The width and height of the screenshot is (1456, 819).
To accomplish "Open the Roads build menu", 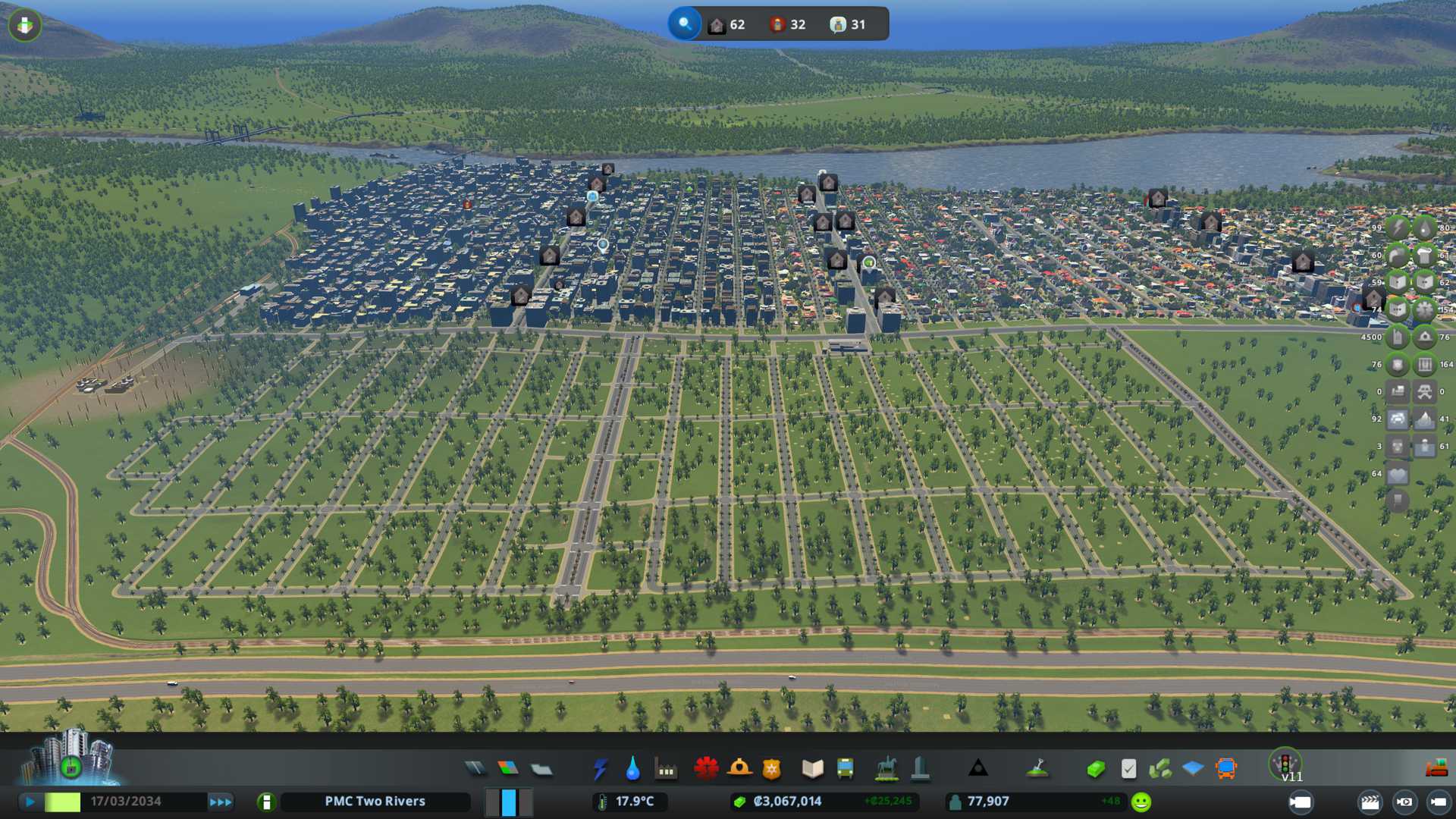I will [x=475, y=769].
